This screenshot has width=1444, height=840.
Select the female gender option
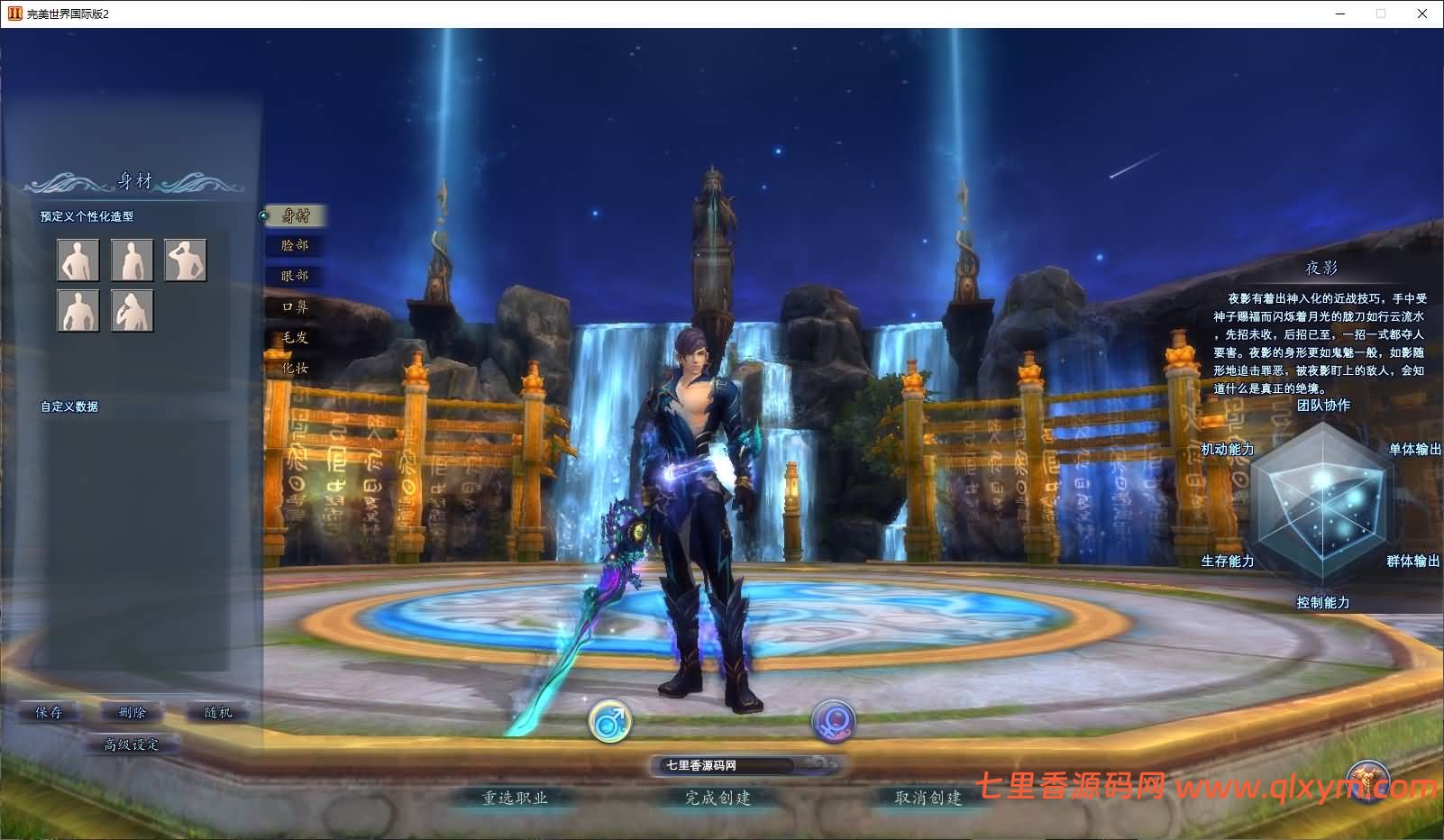(x=831, y=723)
